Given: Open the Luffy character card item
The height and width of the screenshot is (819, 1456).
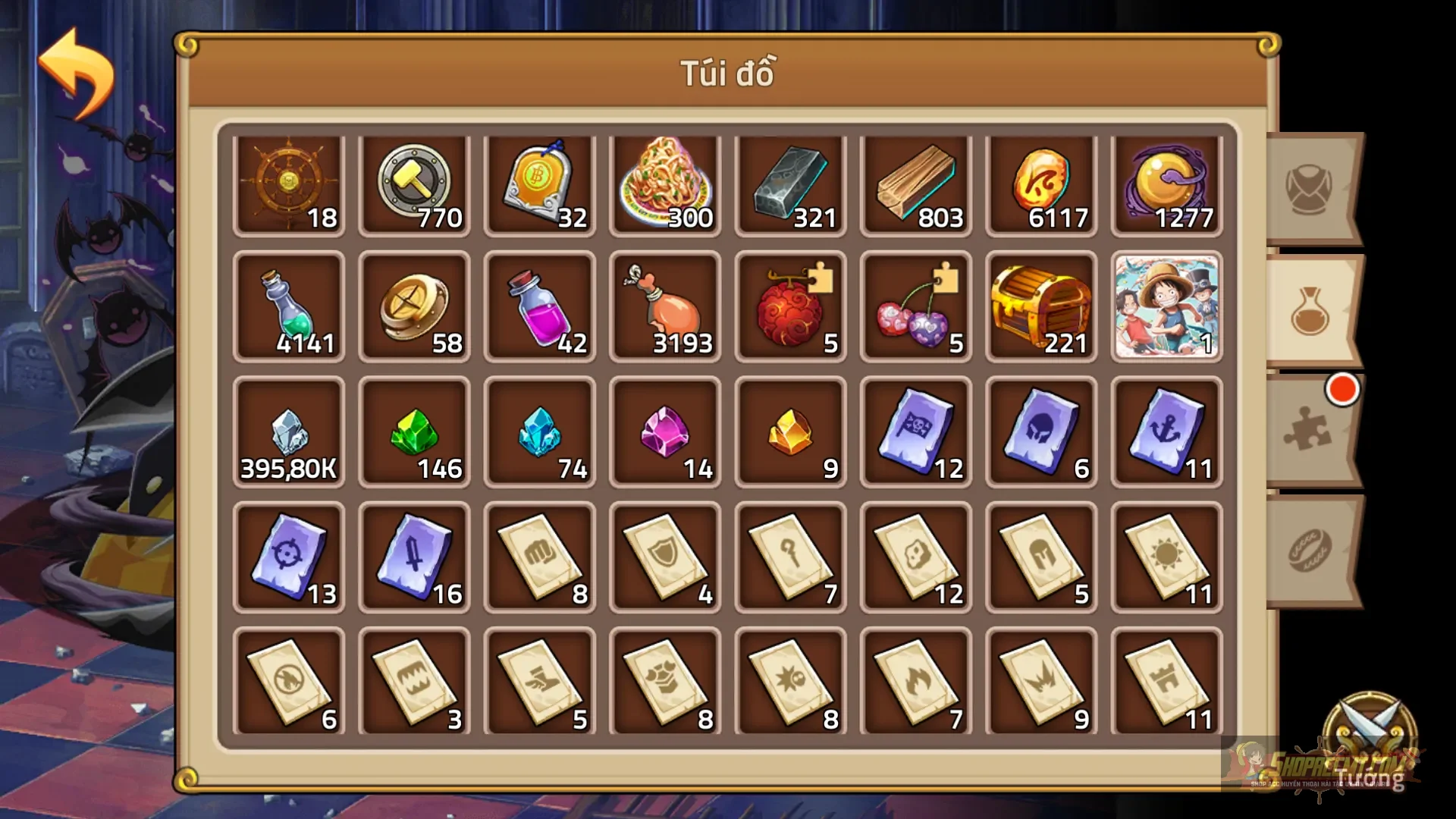Looking at the screenshot, I should (1166, 307).
